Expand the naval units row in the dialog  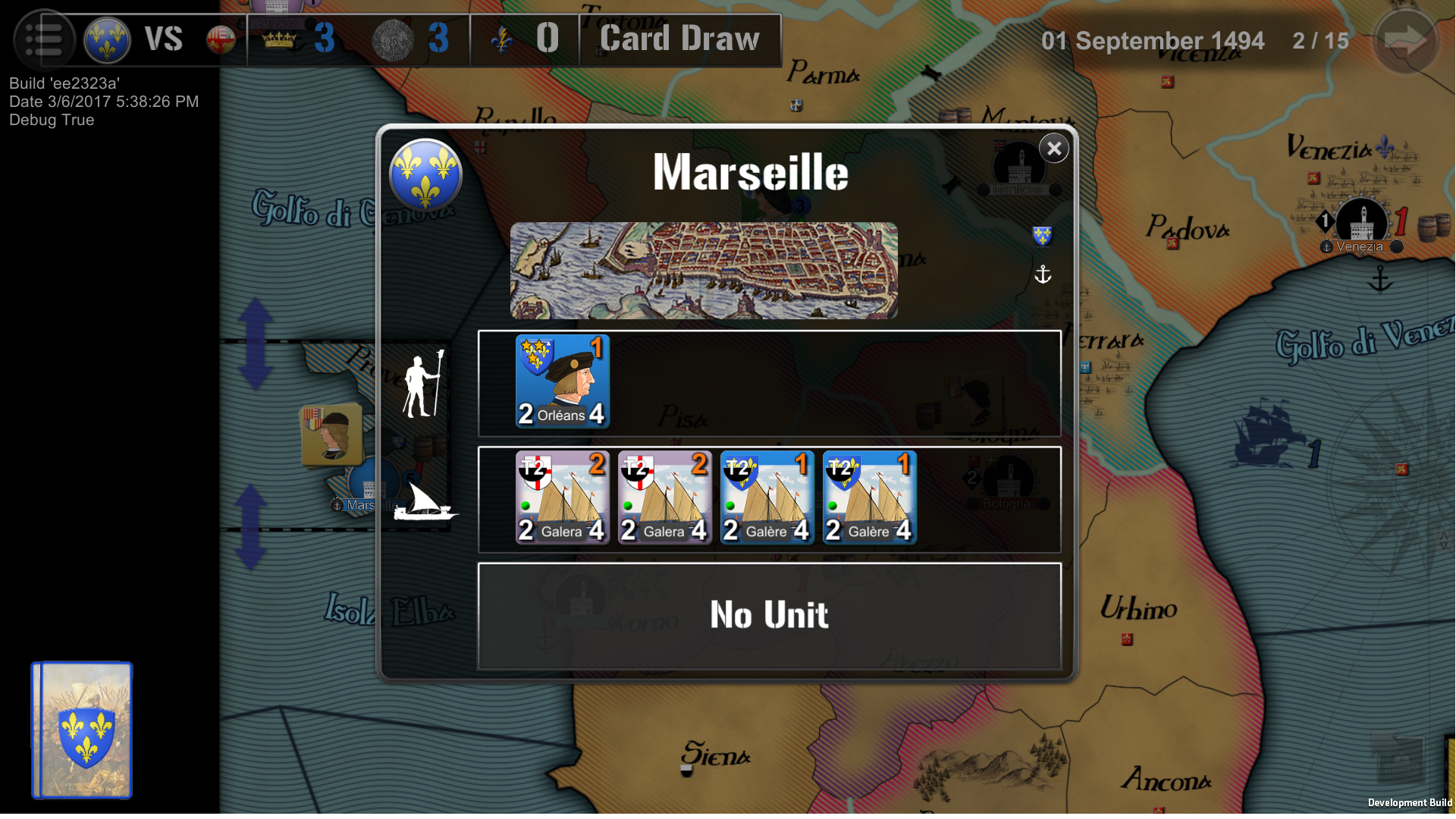click(x=986, y=499)
